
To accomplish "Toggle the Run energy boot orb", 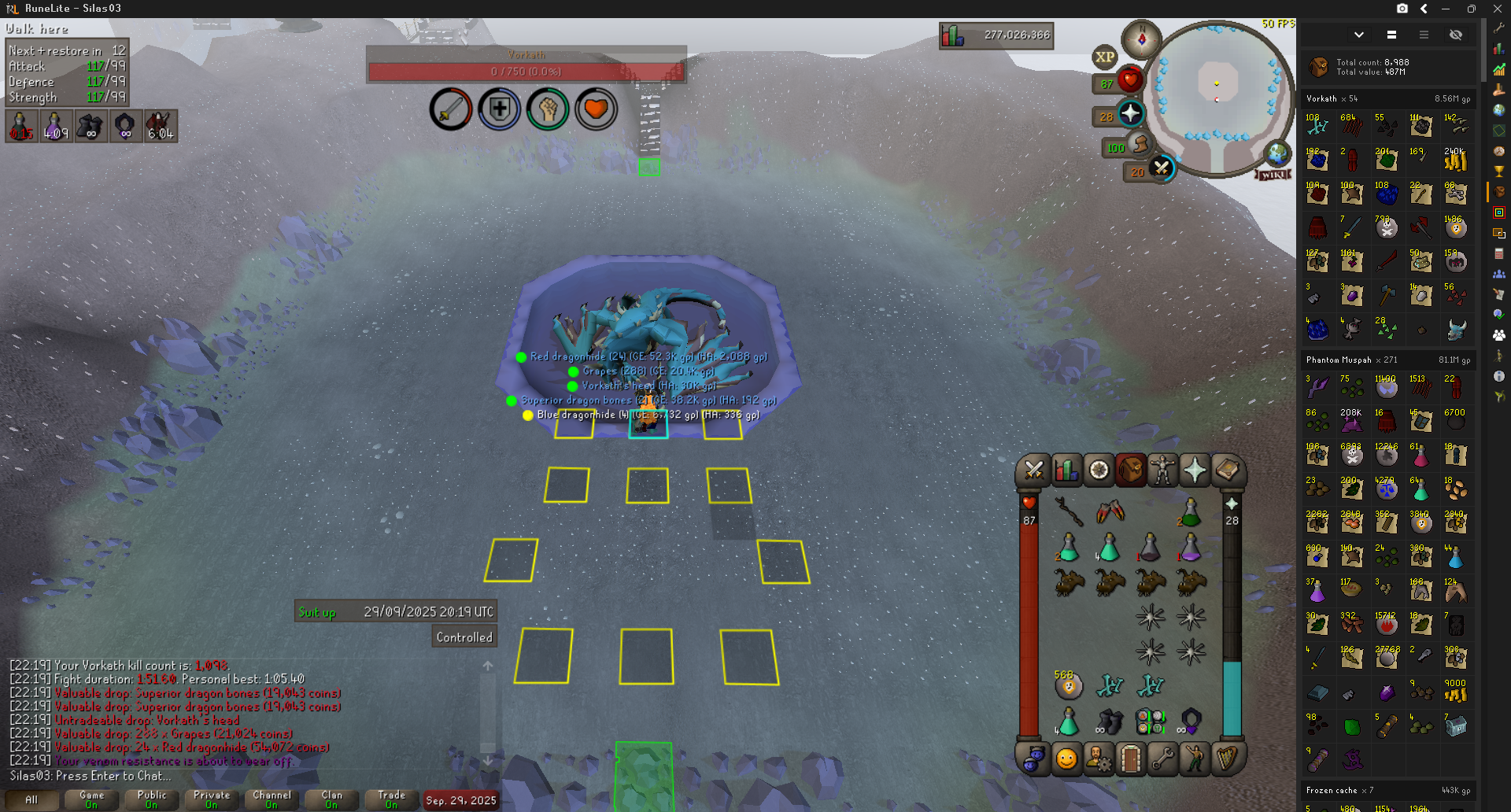I will [x=1140, y=145].
